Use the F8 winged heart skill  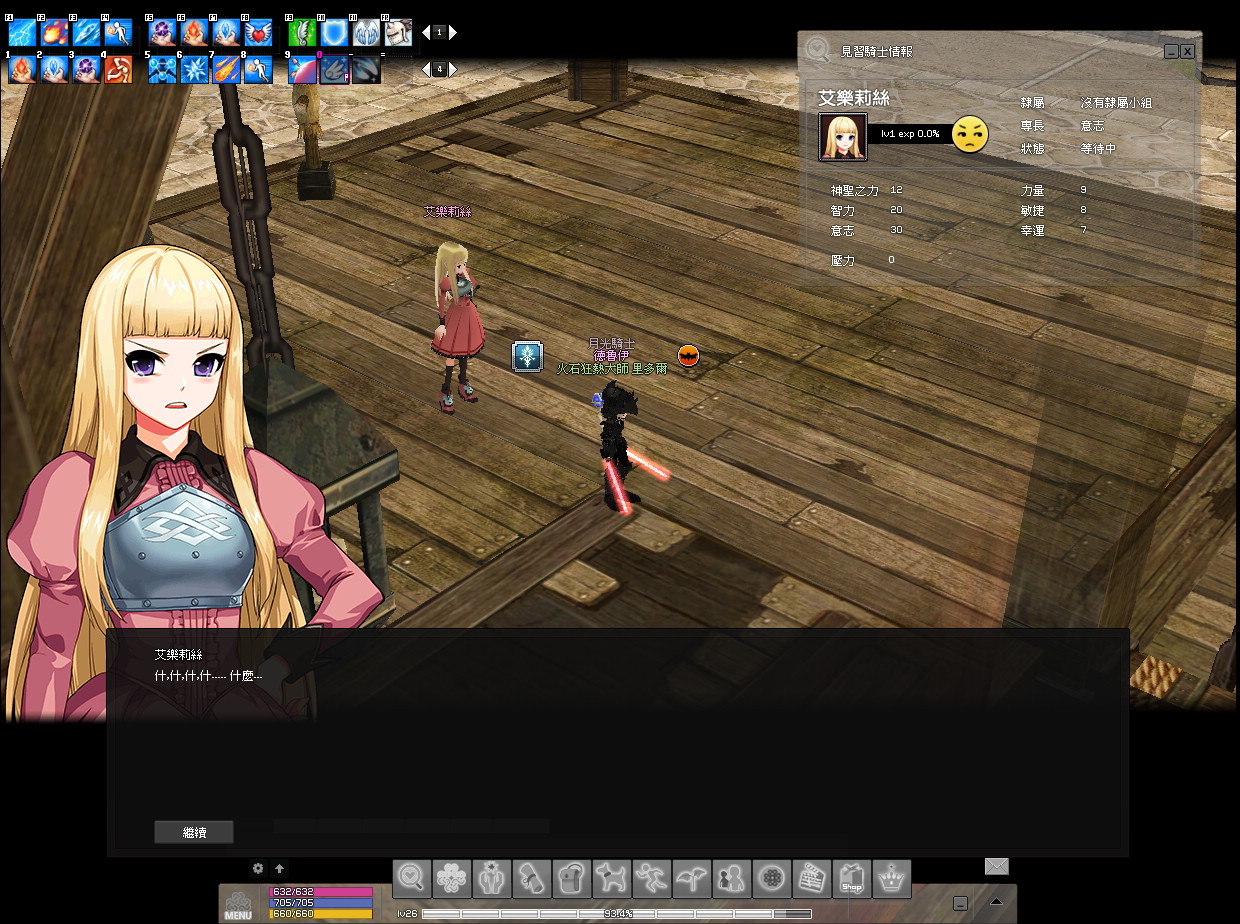(x=258, y=33)
